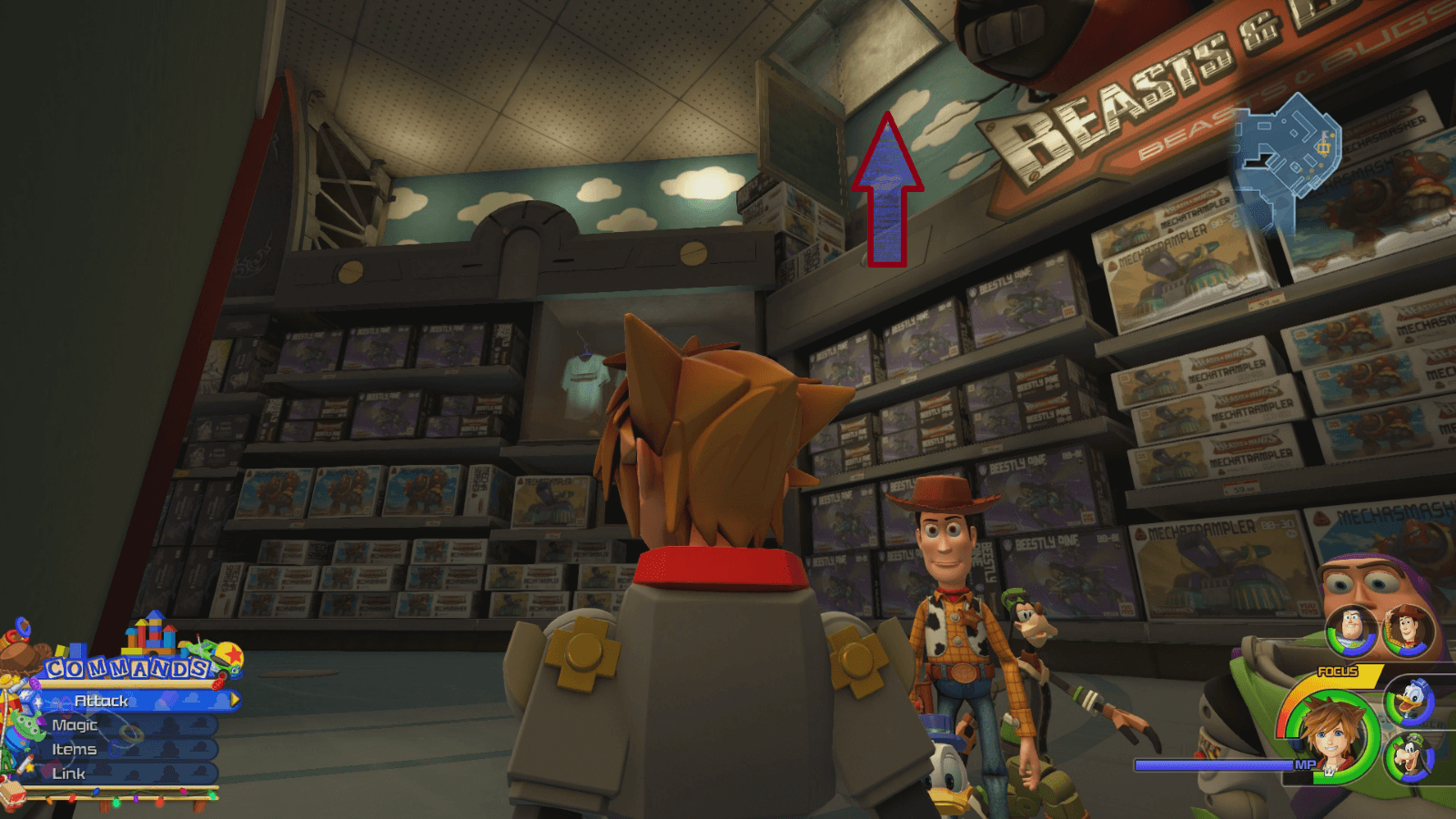Open the Items command list

(74, 750)
